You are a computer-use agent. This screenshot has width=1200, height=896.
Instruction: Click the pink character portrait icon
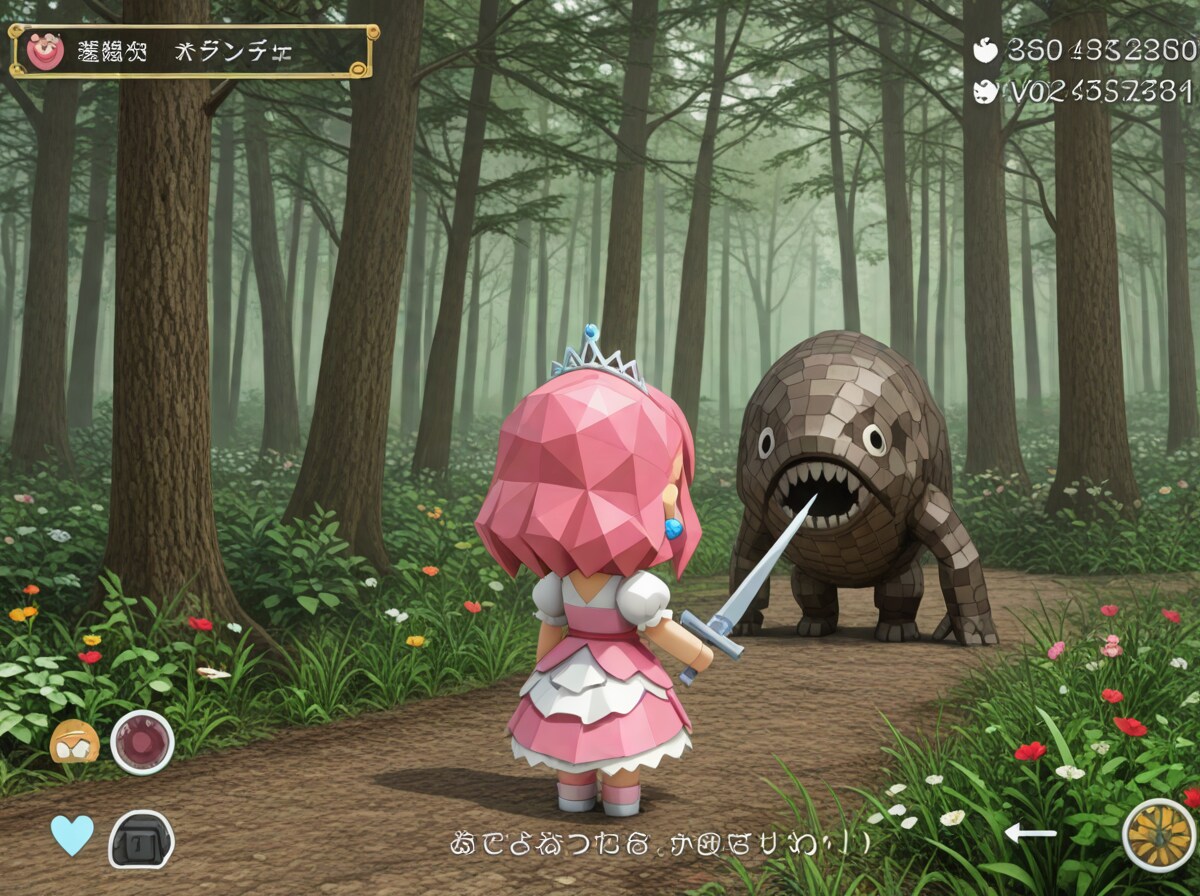tap(45, 52)
